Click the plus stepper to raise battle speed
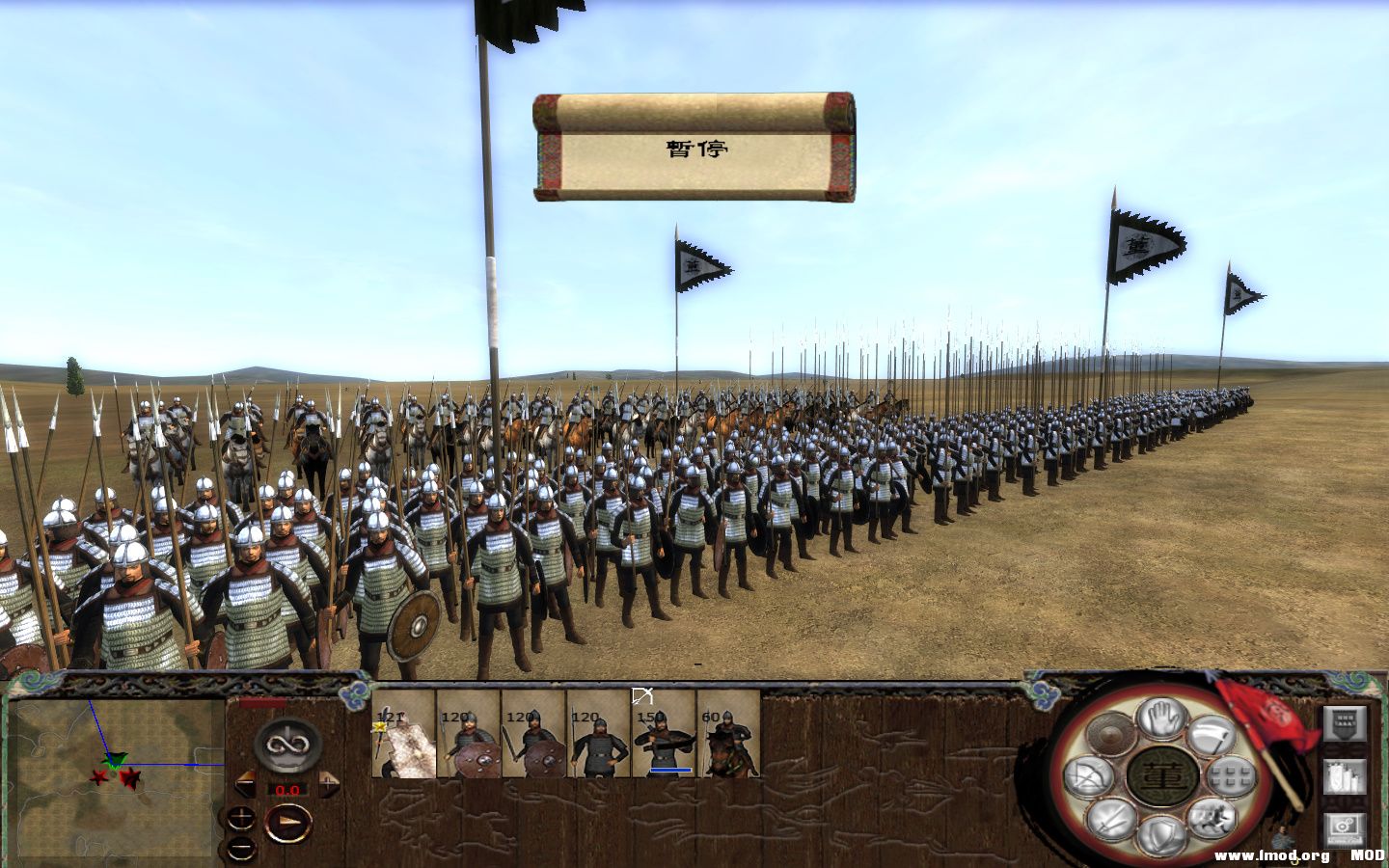 click(x=239, y=818)
